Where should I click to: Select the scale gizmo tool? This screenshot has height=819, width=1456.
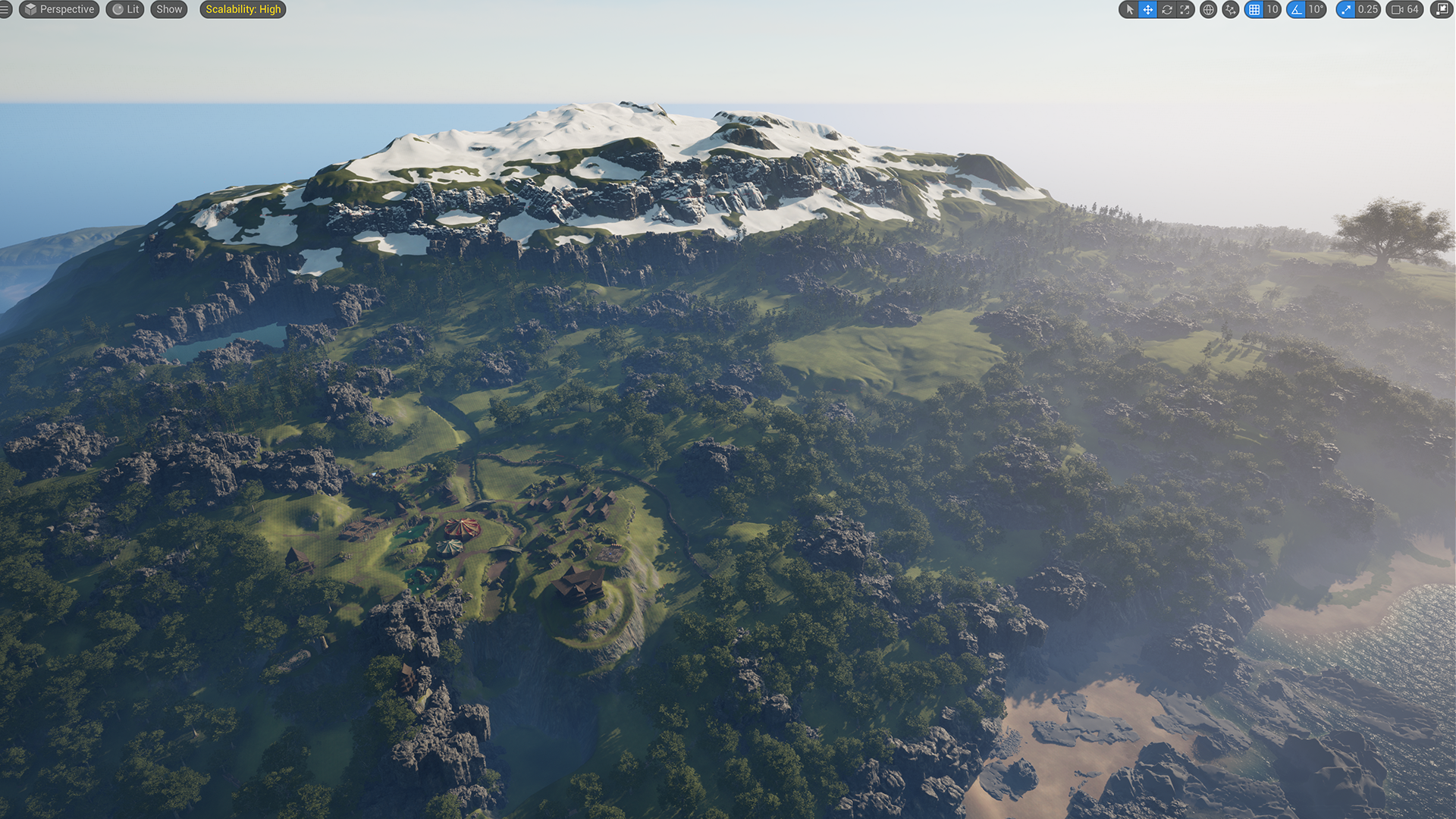pos(1185,10)
